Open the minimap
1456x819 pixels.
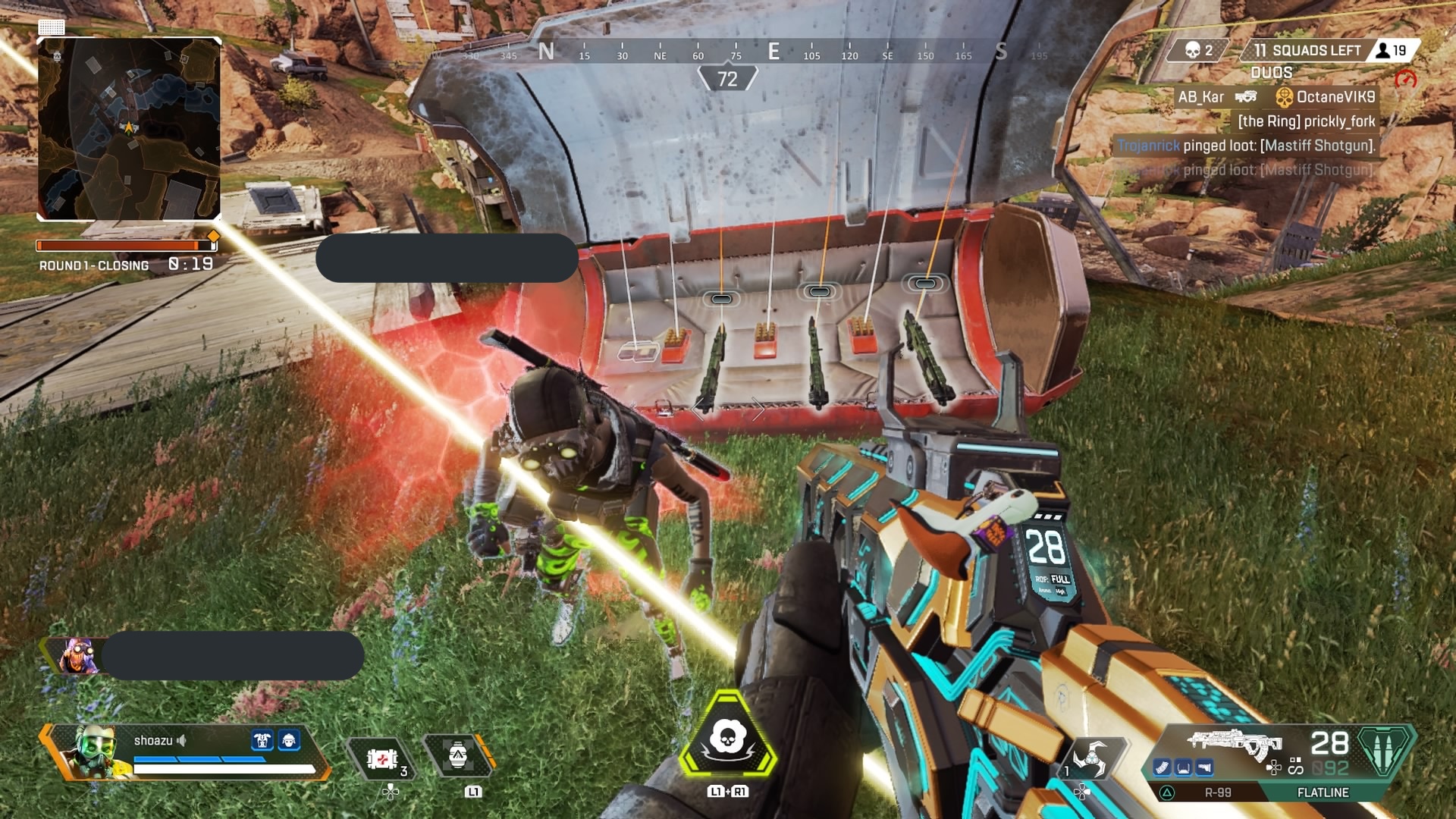(x=129, y=129)
